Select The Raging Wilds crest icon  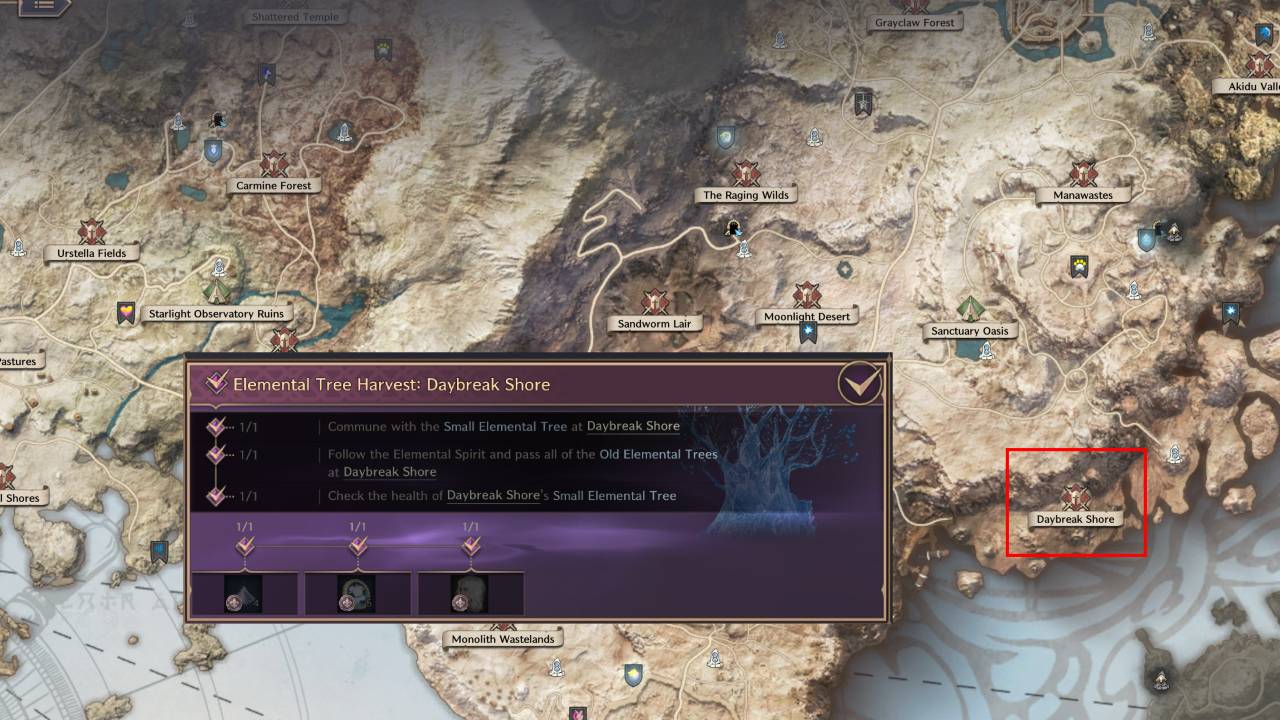[x=745, y=172]
